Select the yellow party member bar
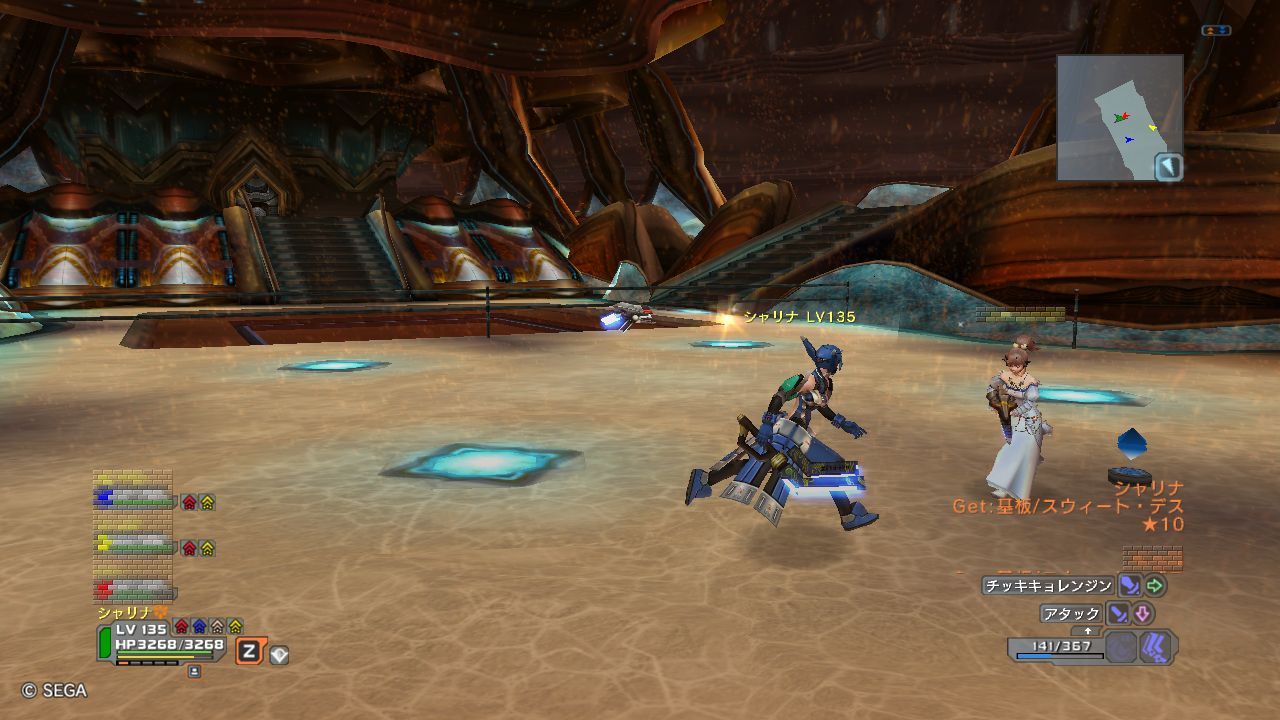The width and height of the screenshot is (1280, 720). point(135,544)
